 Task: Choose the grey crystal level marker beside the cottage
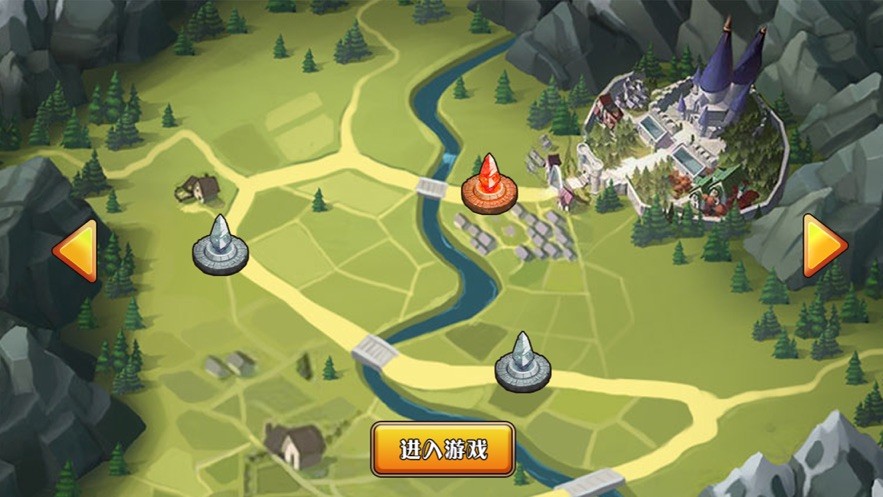[219, 246]
